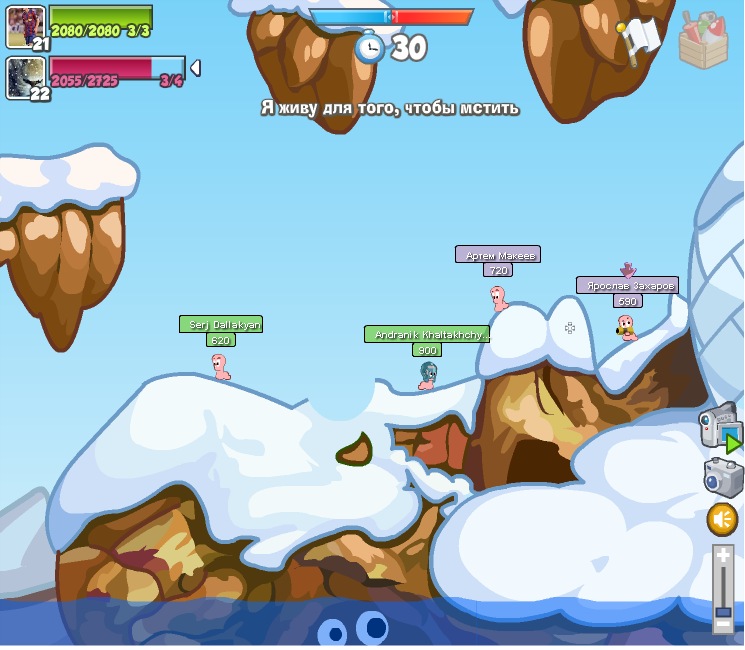The image size is (745, 650).
Task: Click the zoom slider handle
Action: pyautogui.click(x=723, y=610)
